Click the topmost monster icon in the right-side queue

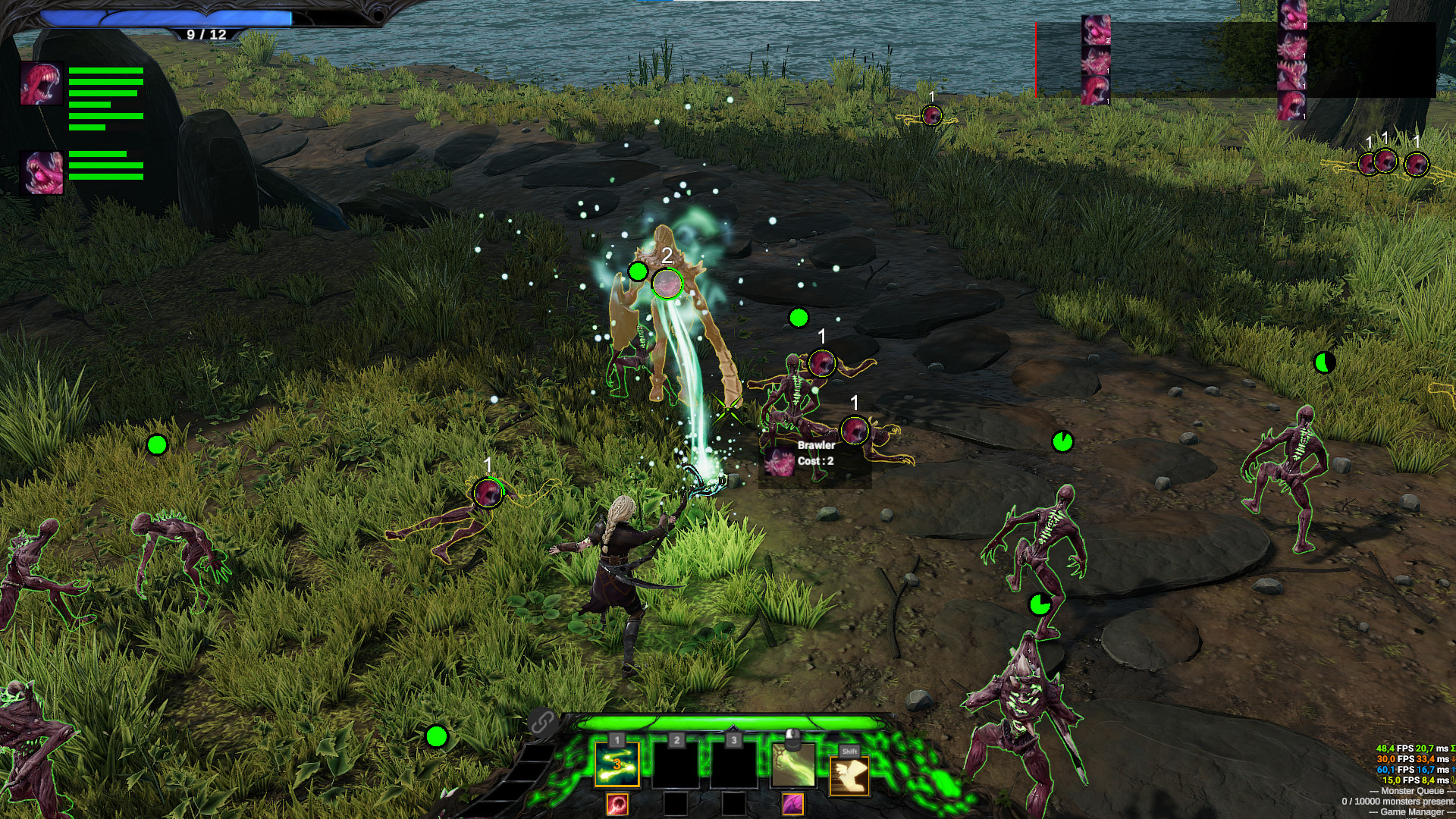(1291, 15)
